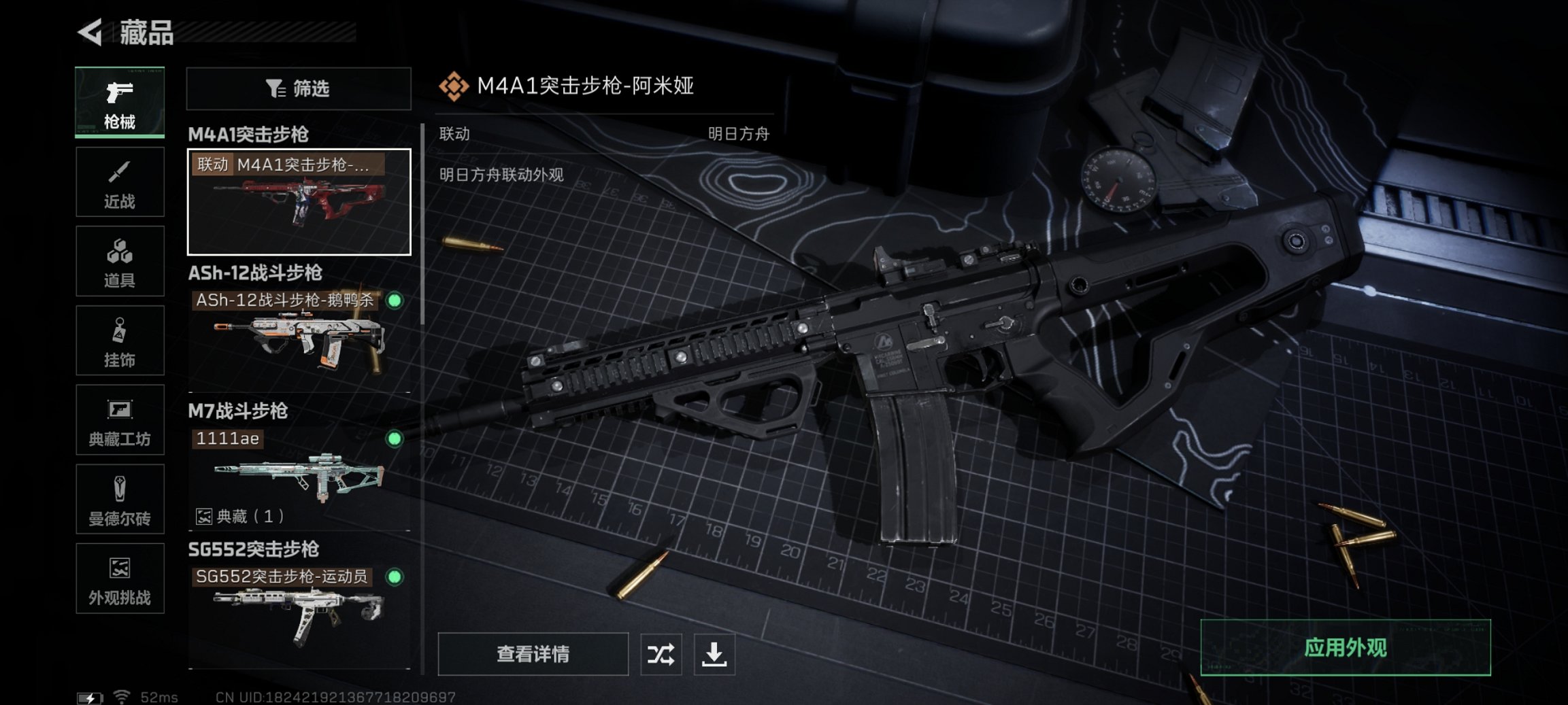Screen dimensions: 1568x705
Task: Open the 道具 items category
Action: [120, 261]
